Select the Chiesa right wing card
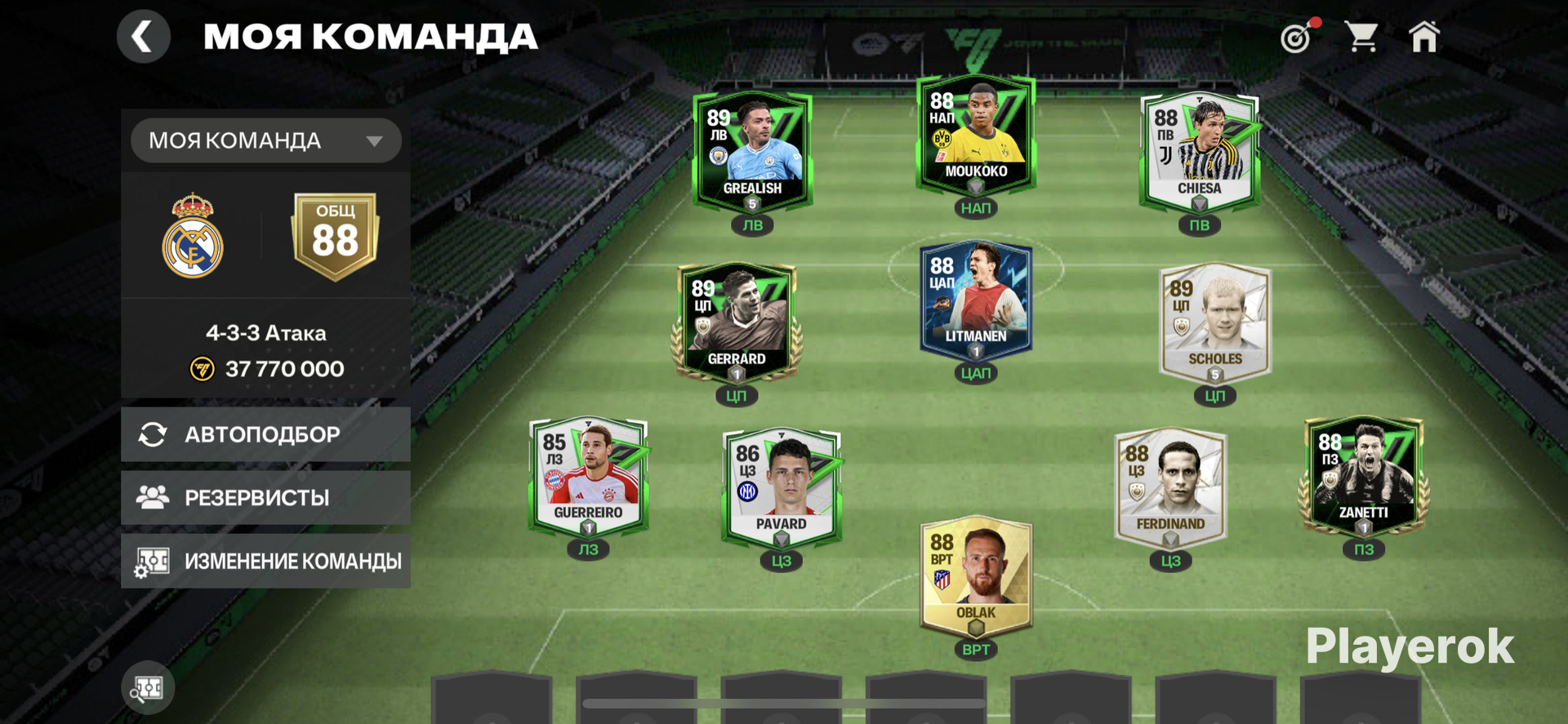Image resolution: width=1568 pixels, height=724 pixels. click(x=1199, y=152)
